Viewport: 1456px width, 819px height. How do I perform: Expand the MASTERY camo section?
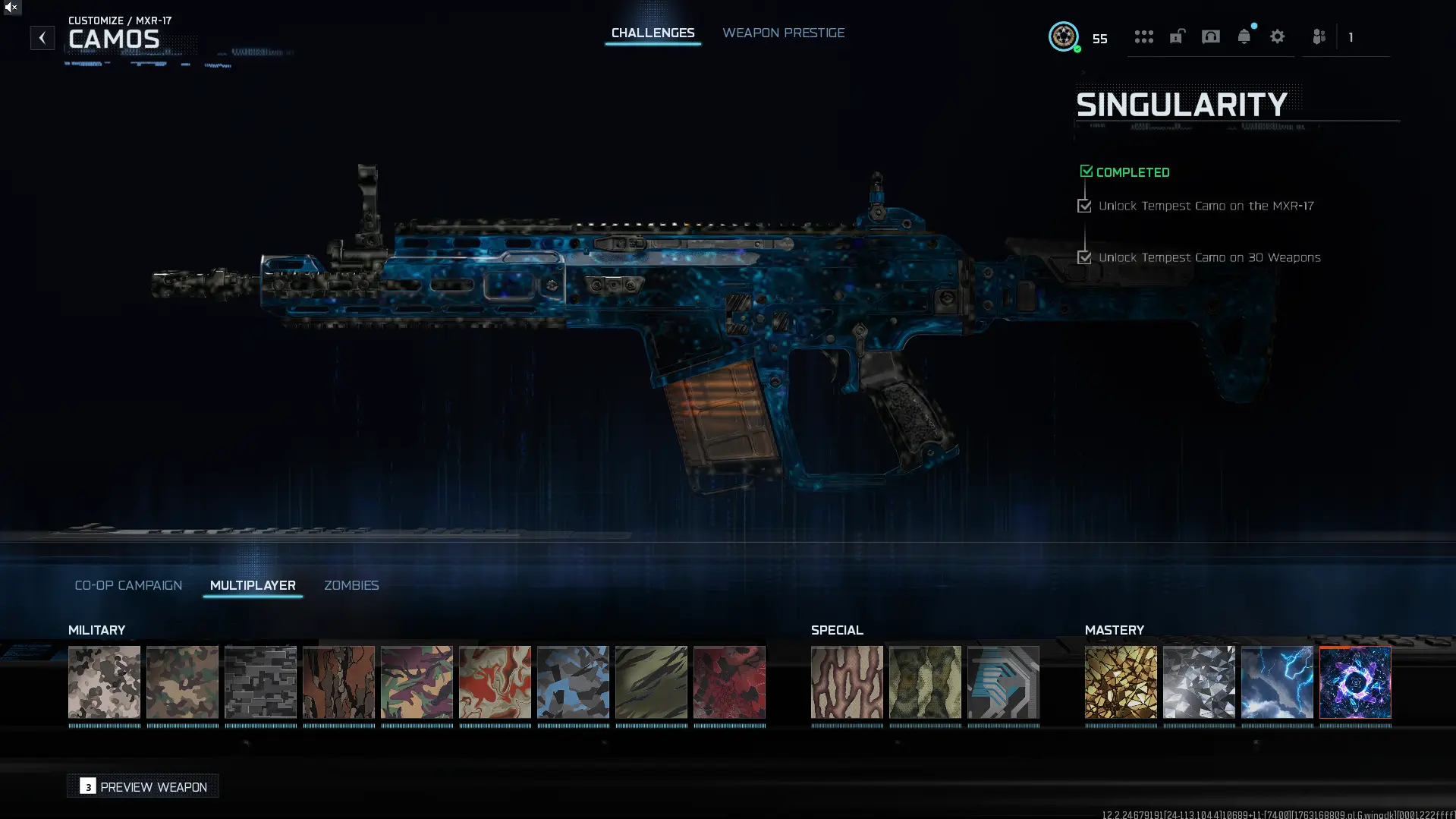click(1115, 630)
